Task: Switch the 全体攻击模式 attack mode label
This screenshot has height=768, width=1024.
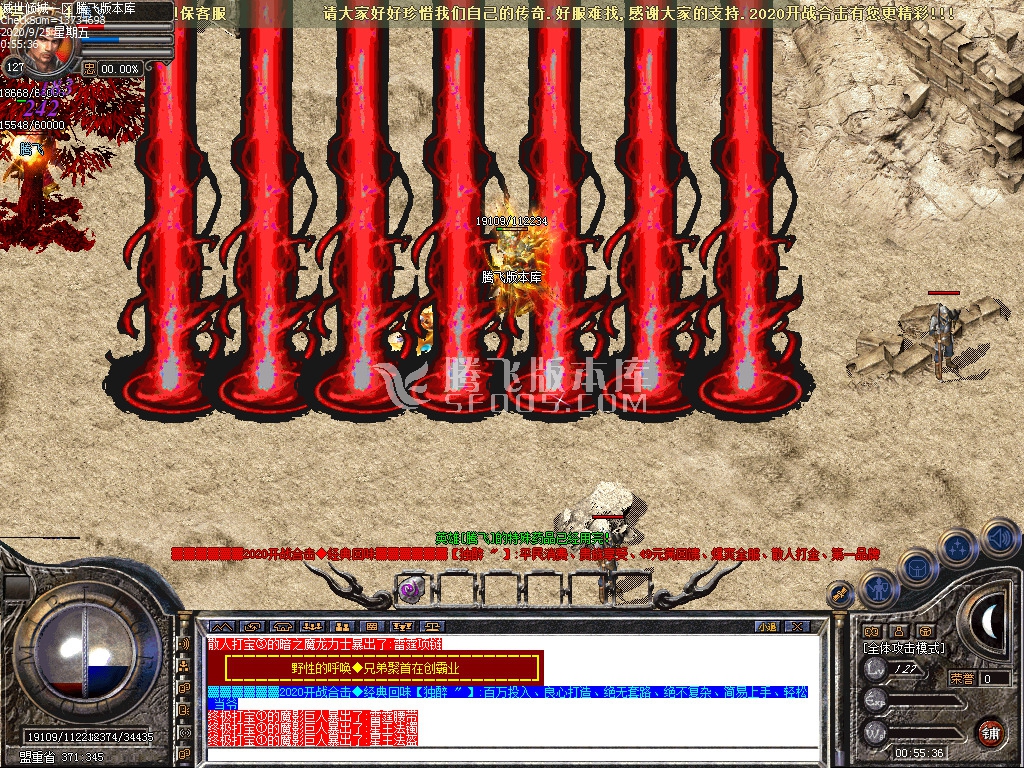Action: (903, 648)
